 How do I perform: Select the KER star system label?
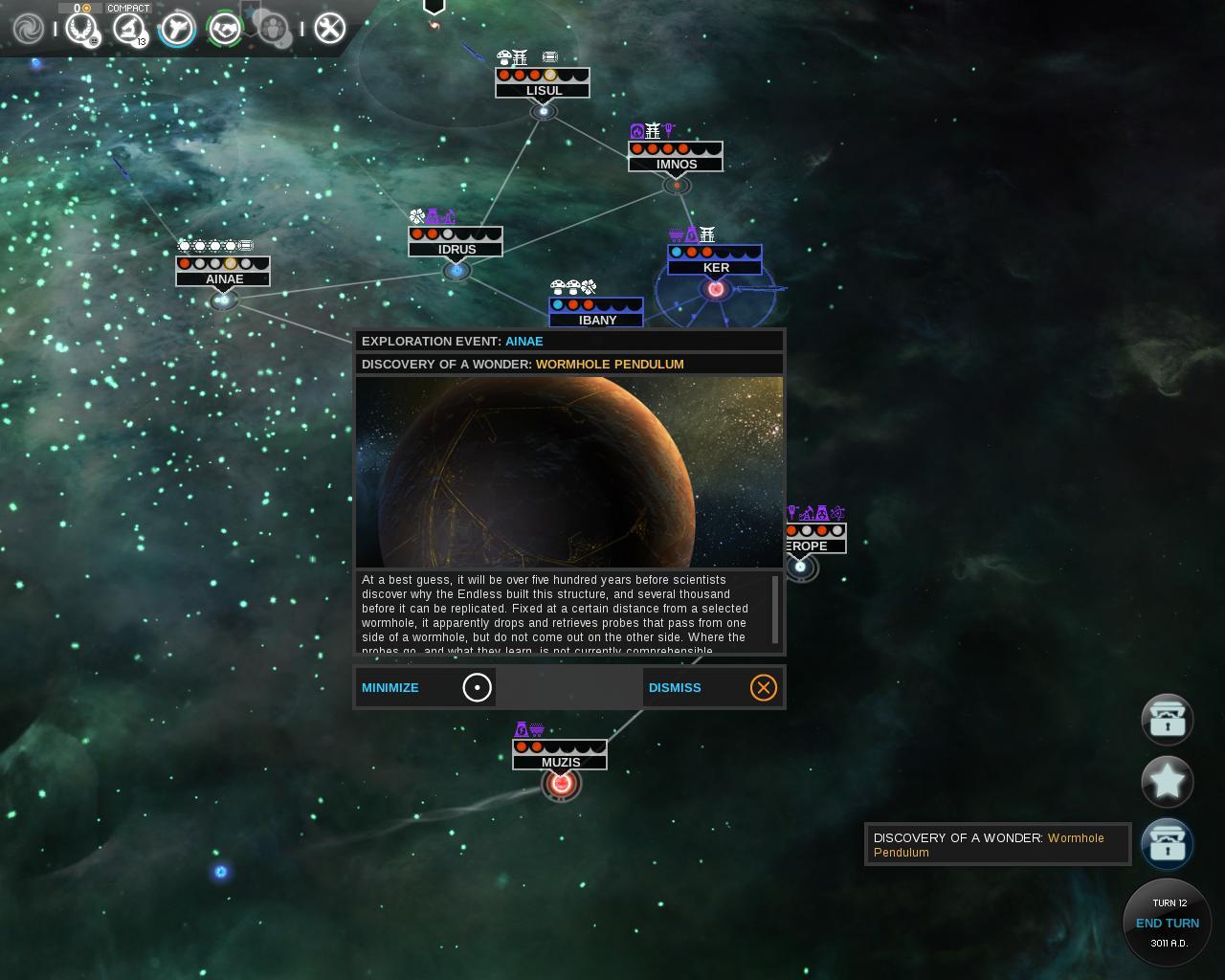(x=716, y=268)
